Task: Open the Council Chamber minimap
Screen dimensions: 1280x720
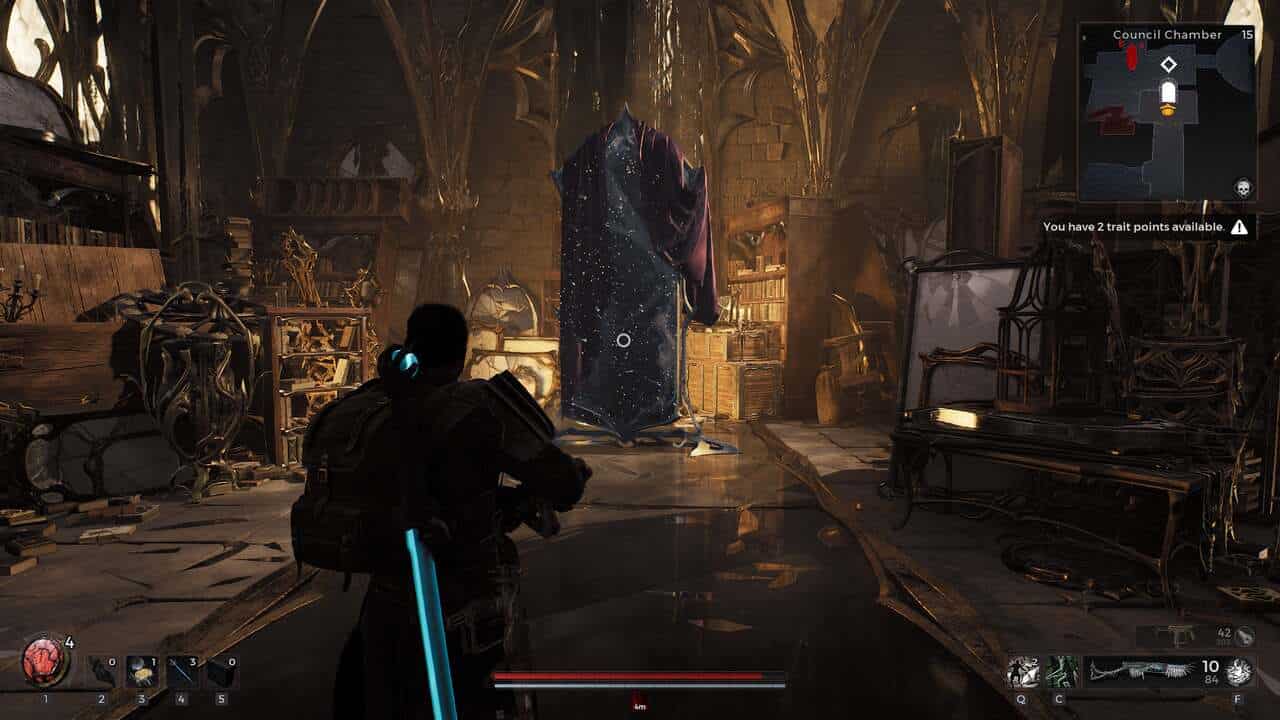Action: pos(1166,112)
